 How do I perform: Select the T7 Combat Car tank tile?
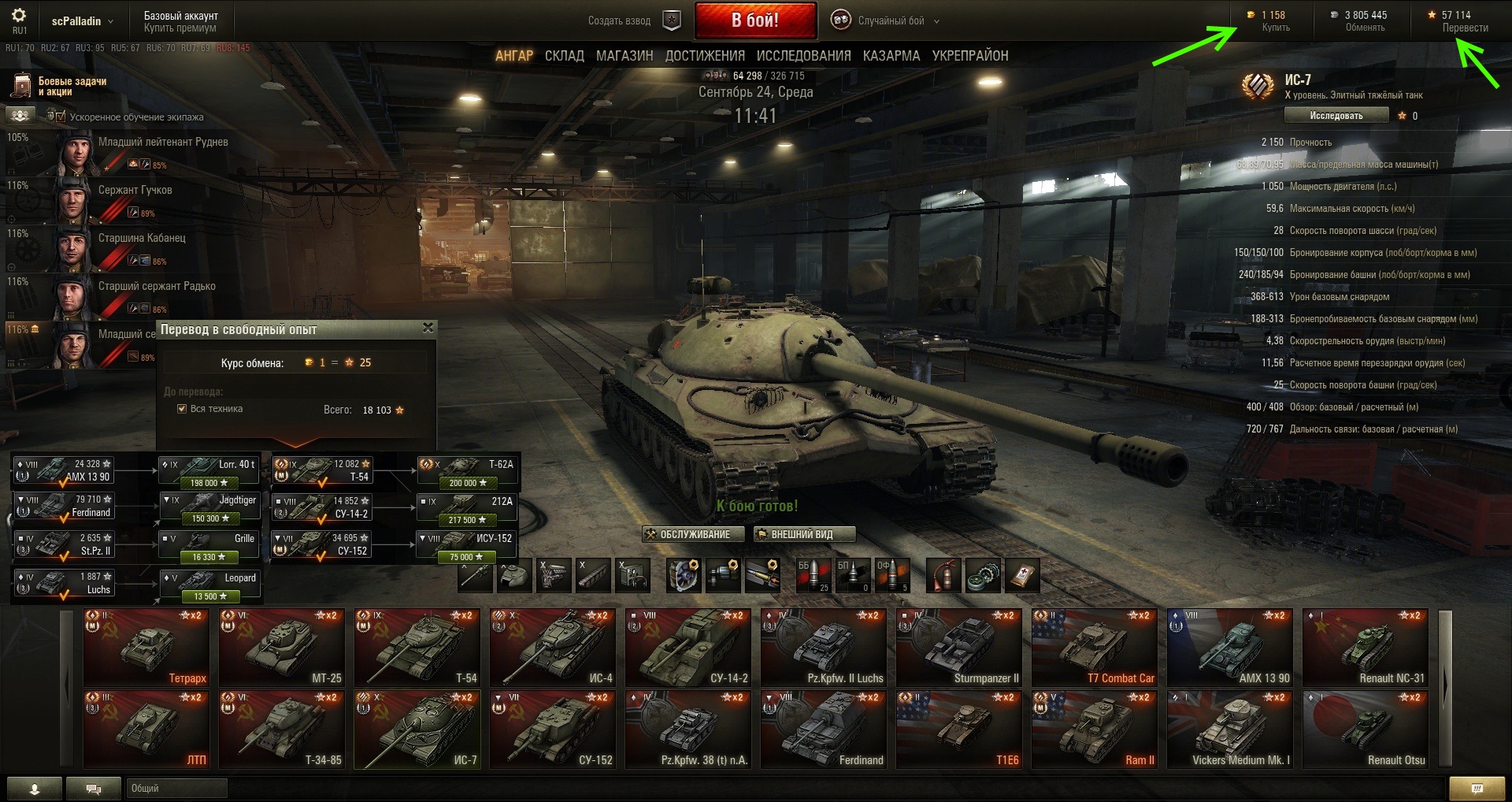click(x=1095, y=648)
